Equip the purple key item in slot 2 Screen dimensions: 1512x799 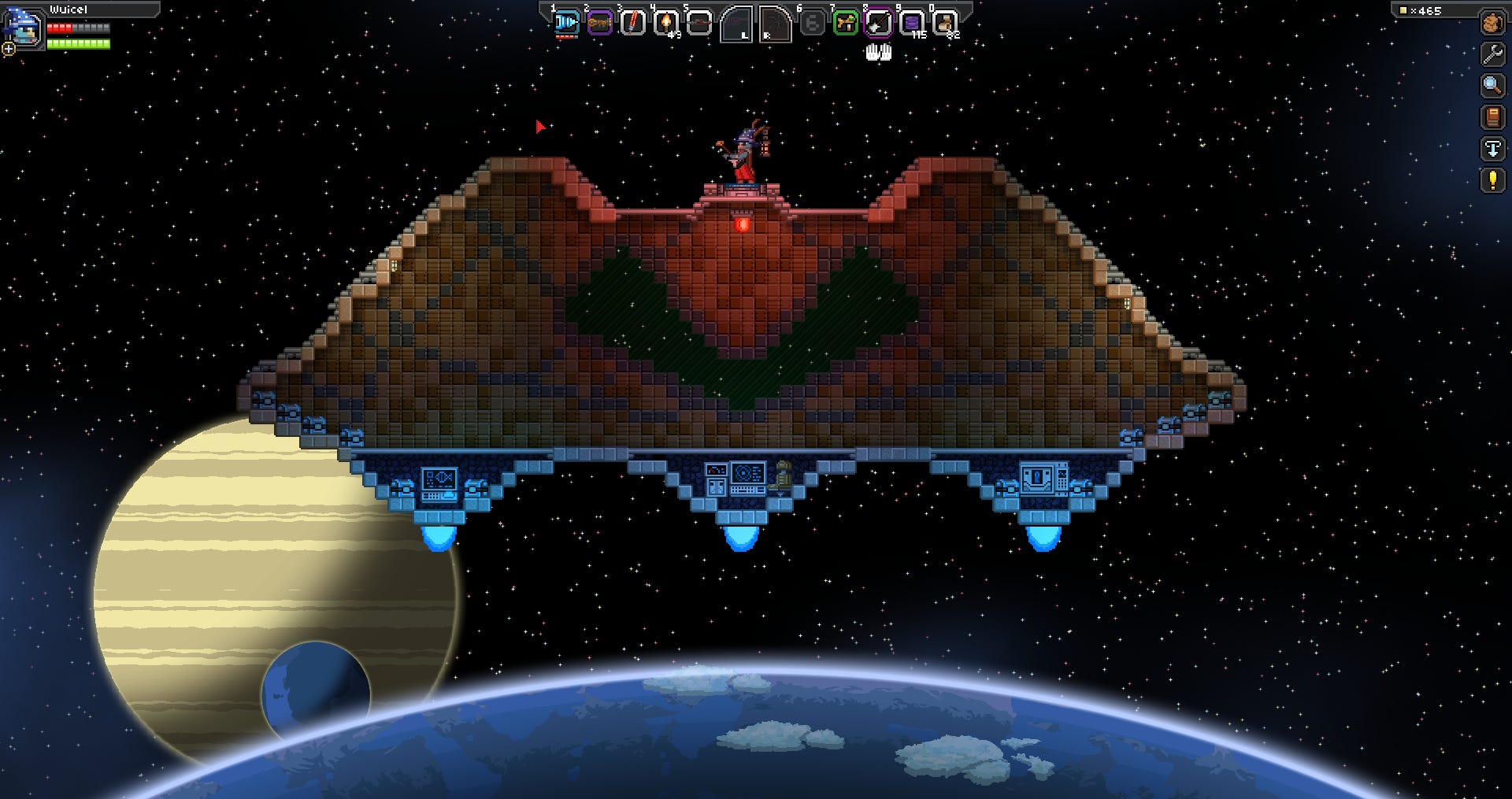[x=600, y=22]
